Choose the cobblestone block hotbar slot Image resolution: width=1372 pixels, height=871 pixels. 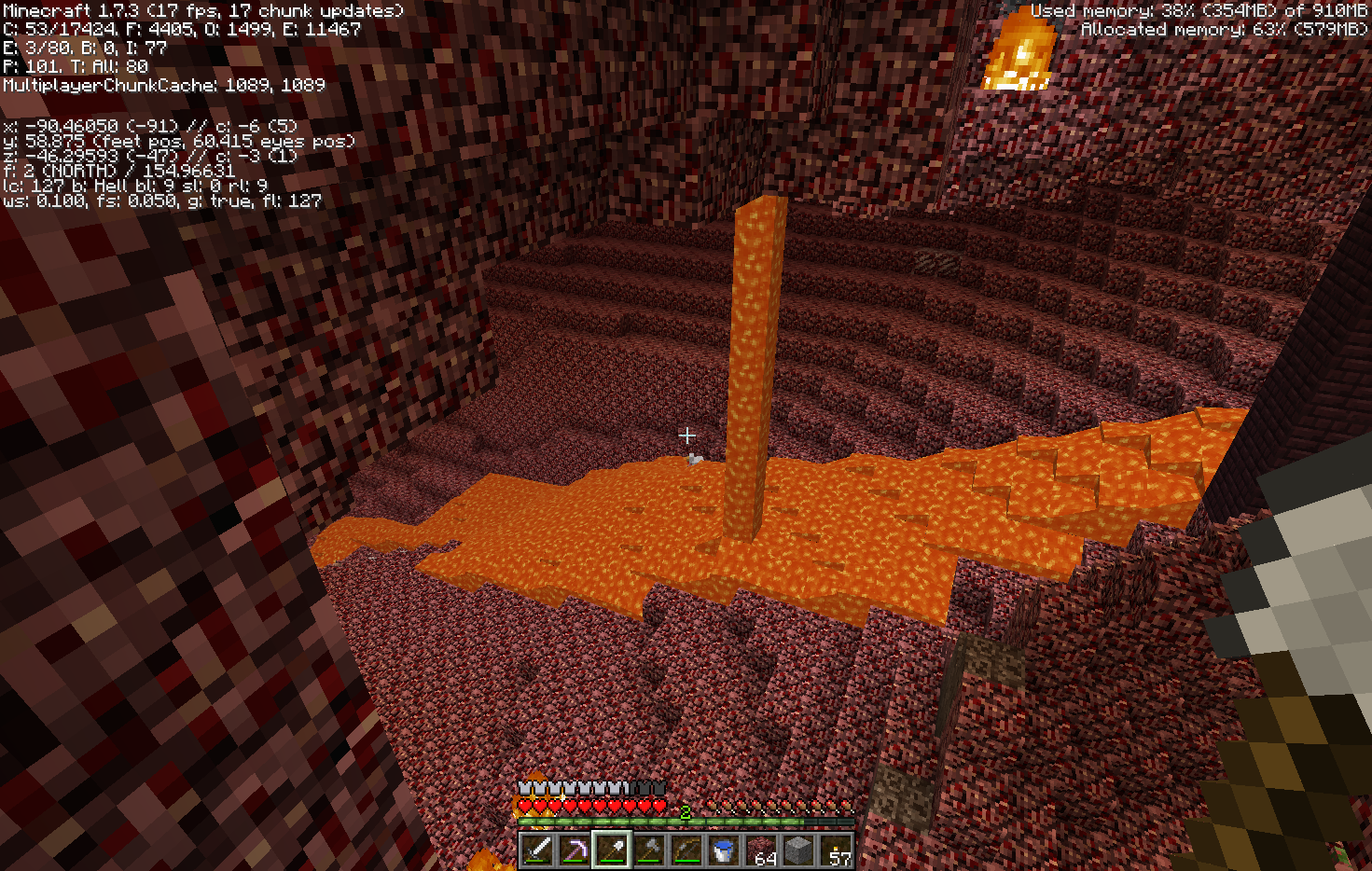(798, 850)
